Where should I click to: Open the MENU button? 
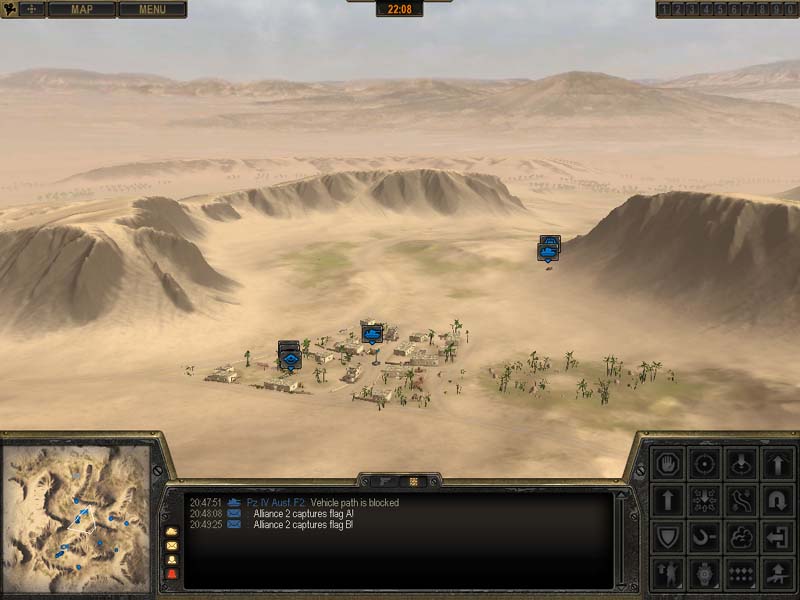152,10
